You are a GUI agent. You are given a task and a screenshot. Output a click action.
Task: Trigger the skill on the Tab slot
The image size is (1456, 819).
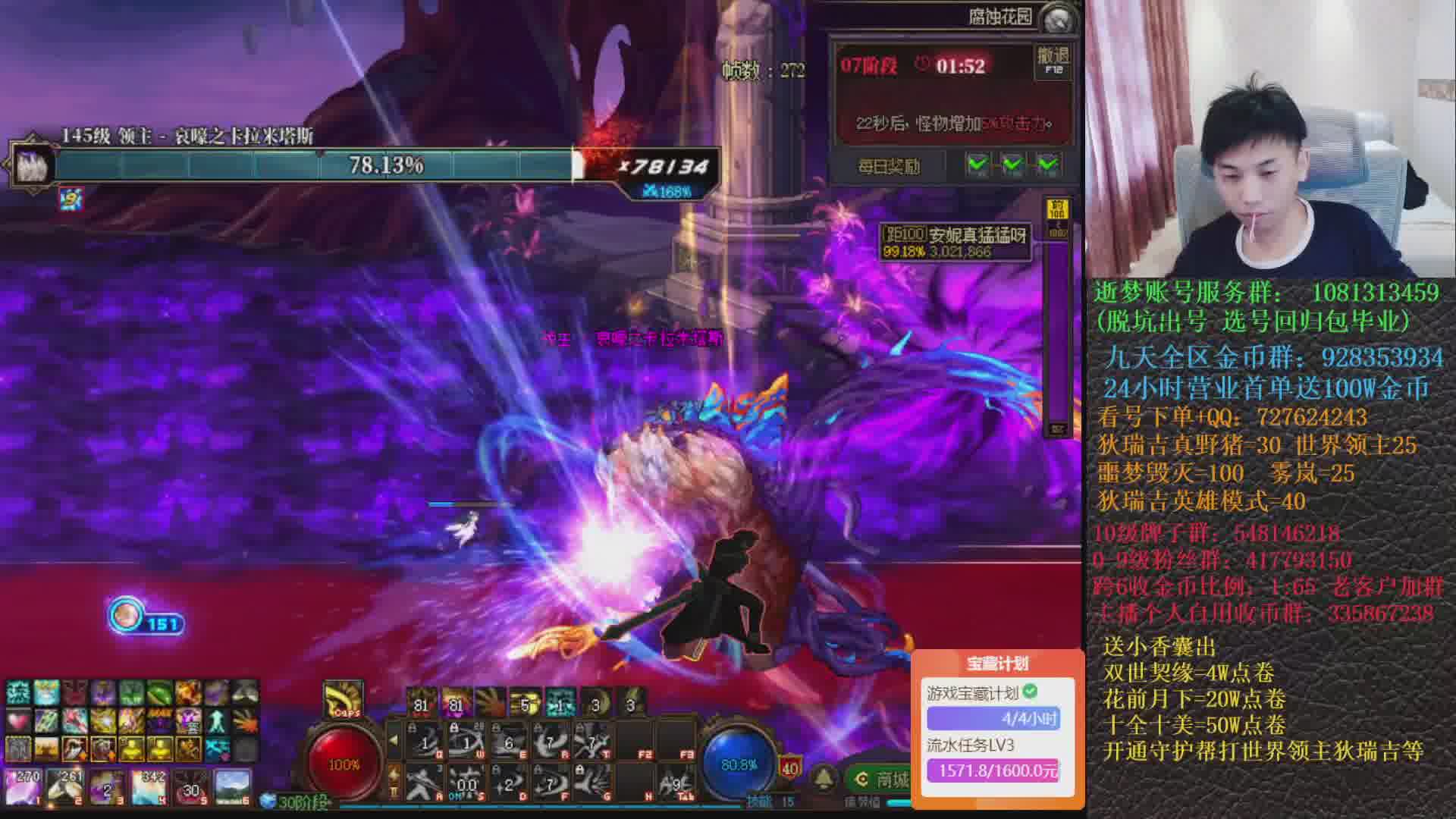[674, 782]
